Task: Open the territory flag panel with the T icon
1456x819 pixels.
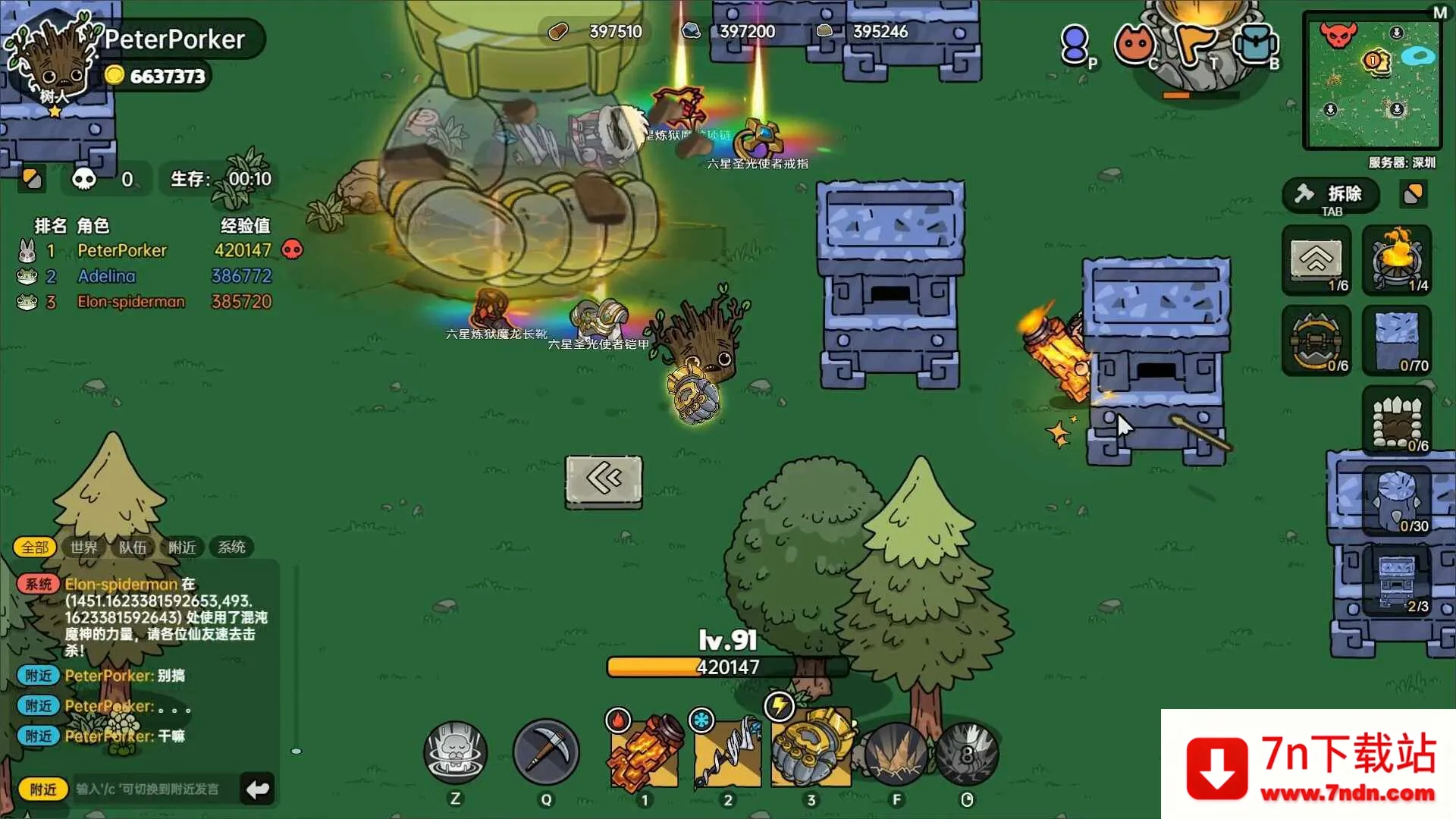Action: click(x=1196, y=43)
